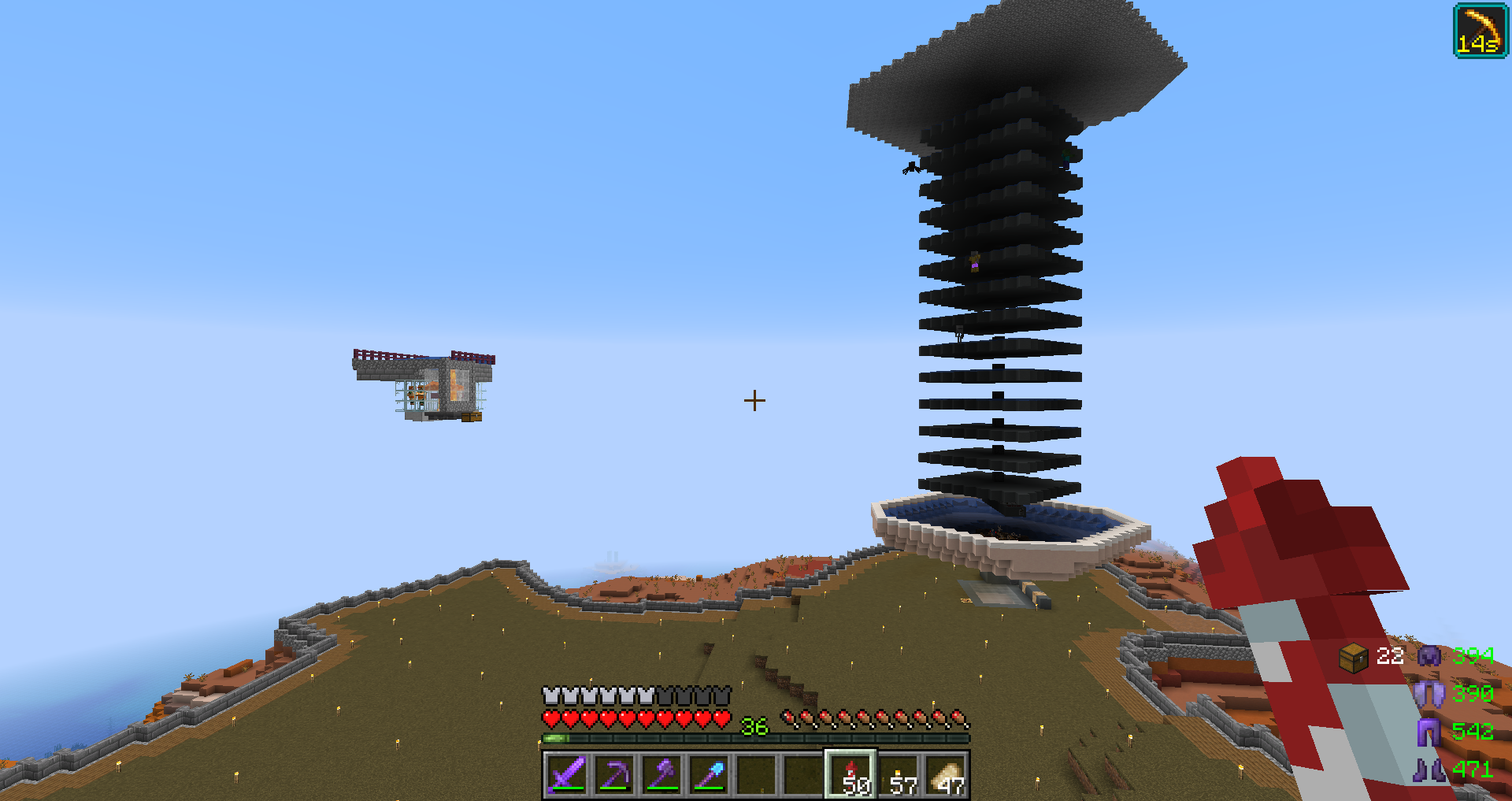
Task: Switch to the diamond-tipped shovel slot
Action: click(x=709, y=774)
